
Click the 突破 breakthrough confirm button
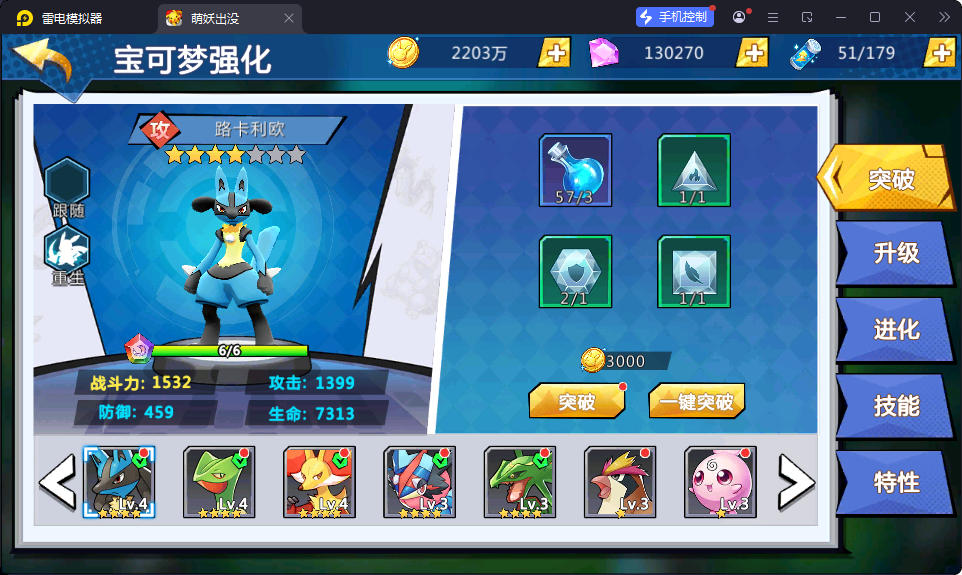576,402
